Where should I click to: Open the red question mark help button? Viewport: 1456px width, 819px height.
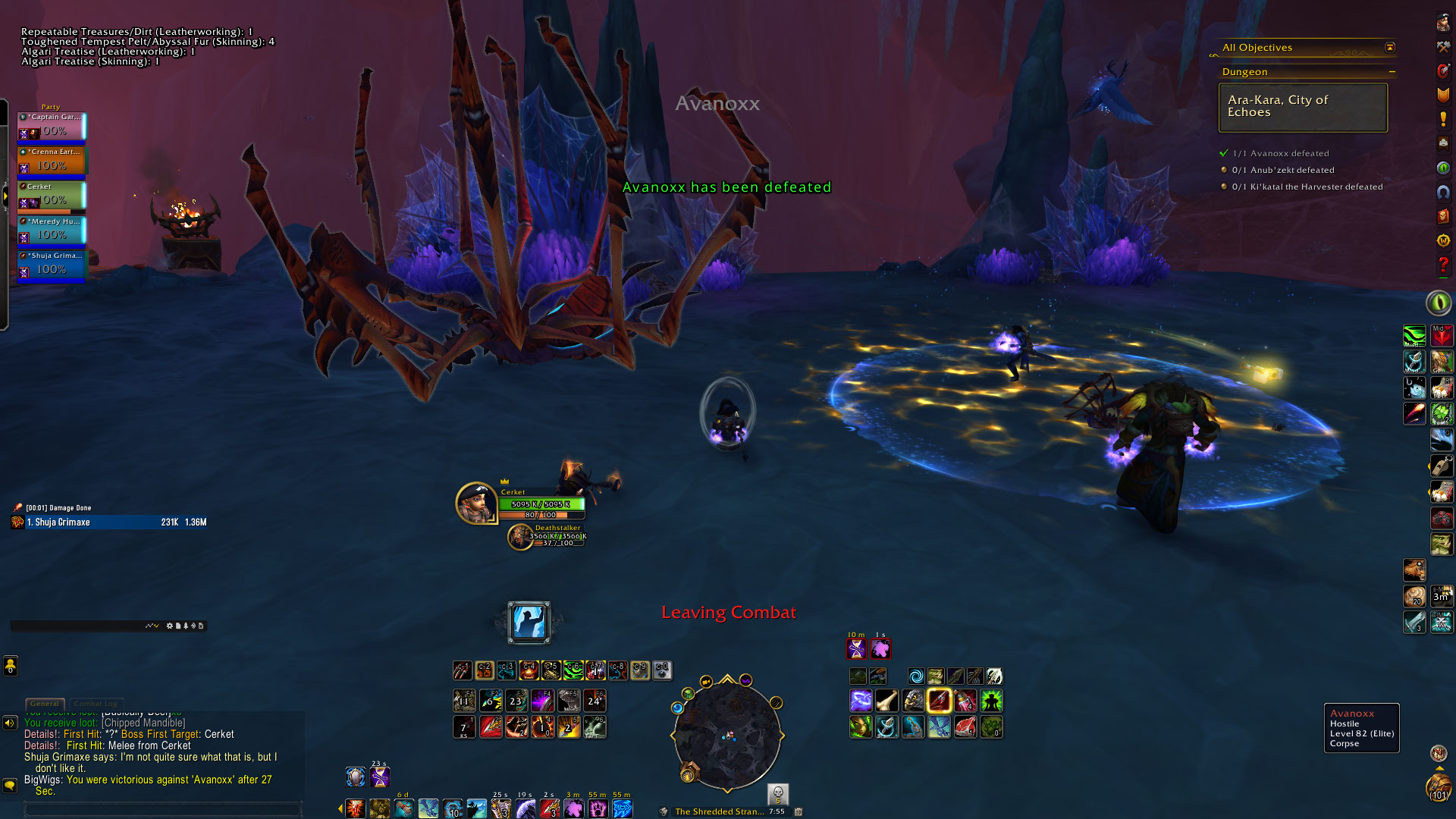tap(1442, 265)
